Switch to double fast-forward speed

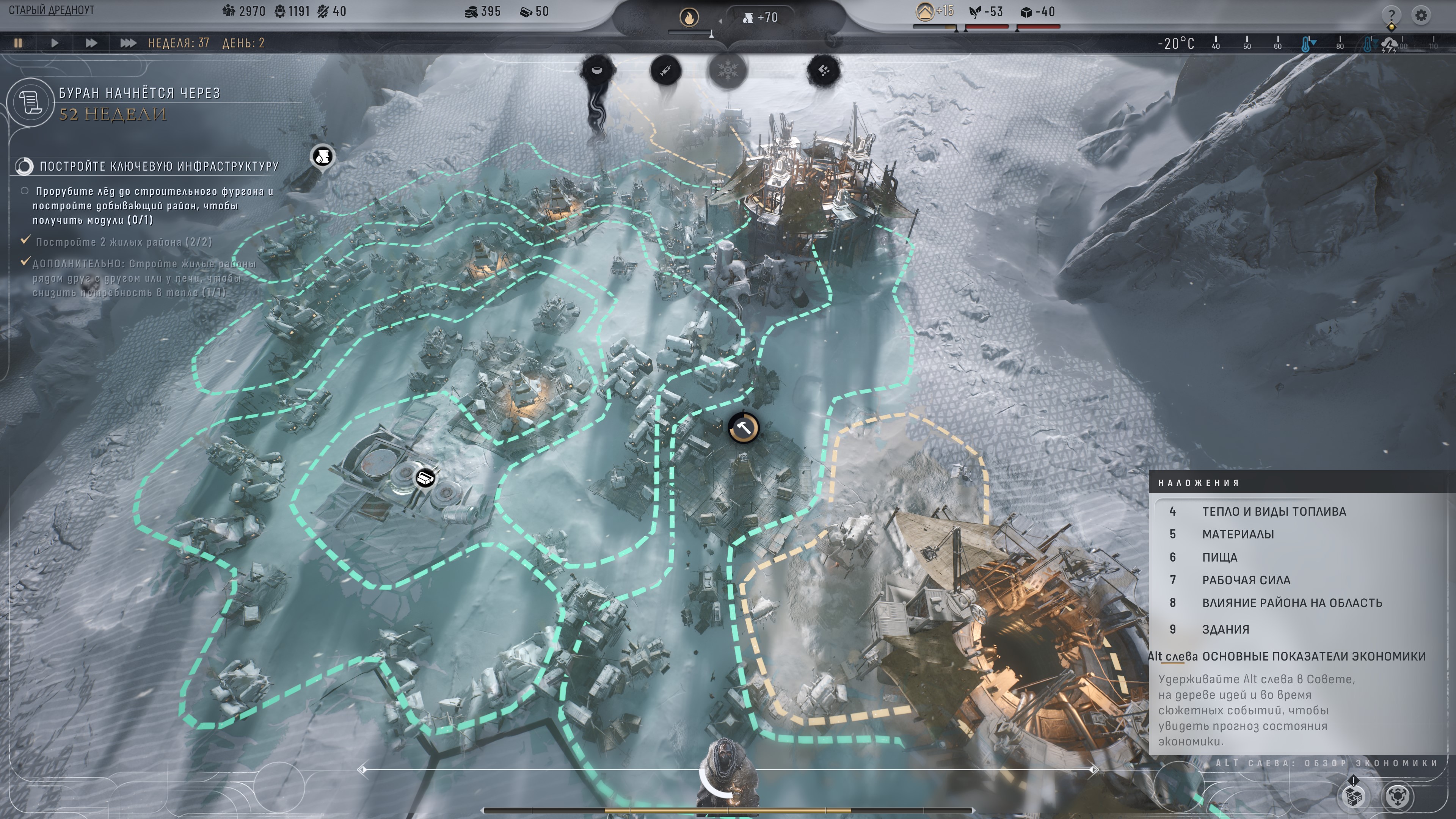coord(91,43)
